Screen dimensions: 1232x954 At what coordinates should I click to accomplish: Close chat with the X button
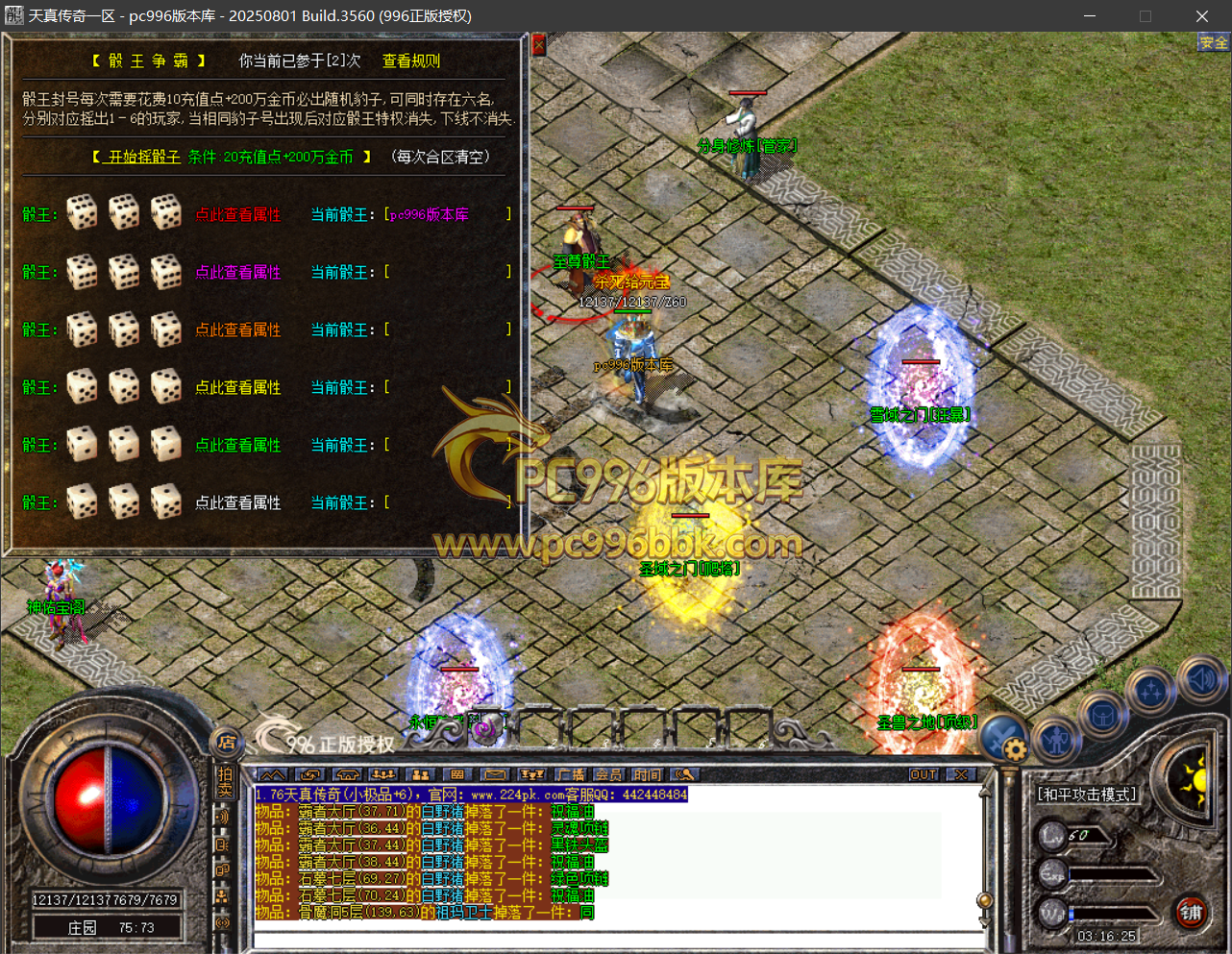click(x=960, y=774)
